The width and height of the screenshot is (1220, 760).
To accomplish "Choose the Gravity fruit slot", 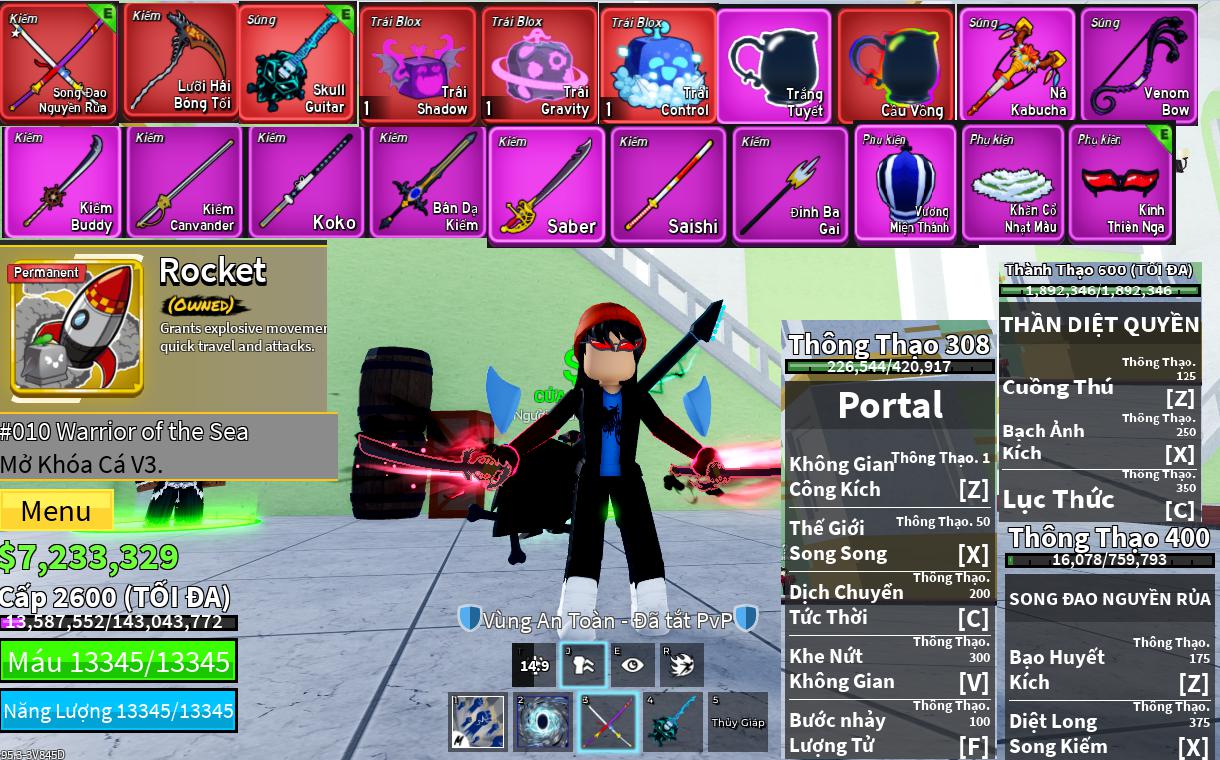I will (x=539, y=65).
